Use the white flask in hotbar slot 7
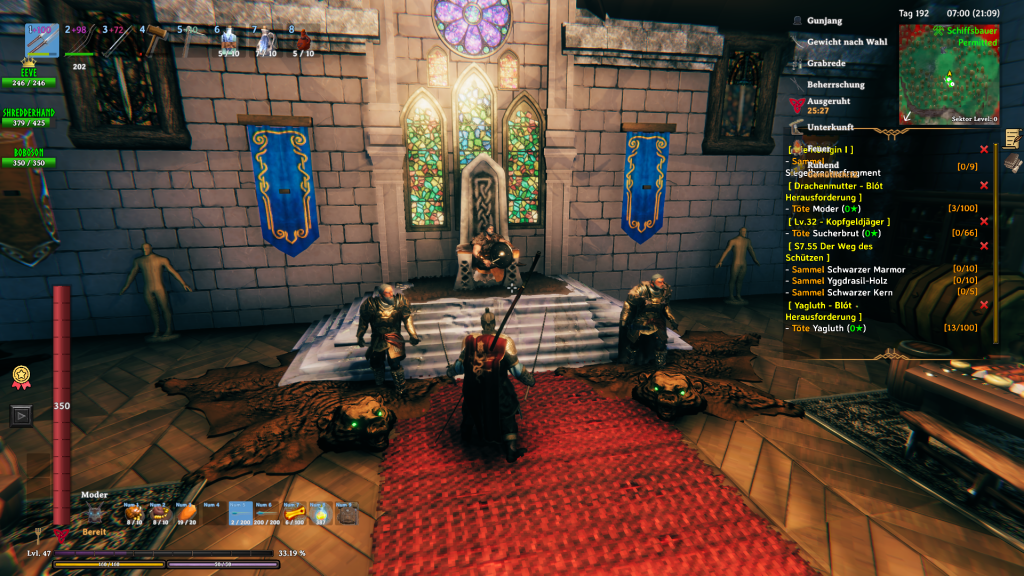Image resolution: width=1024 pixels, height=576 pixels. 265,42
